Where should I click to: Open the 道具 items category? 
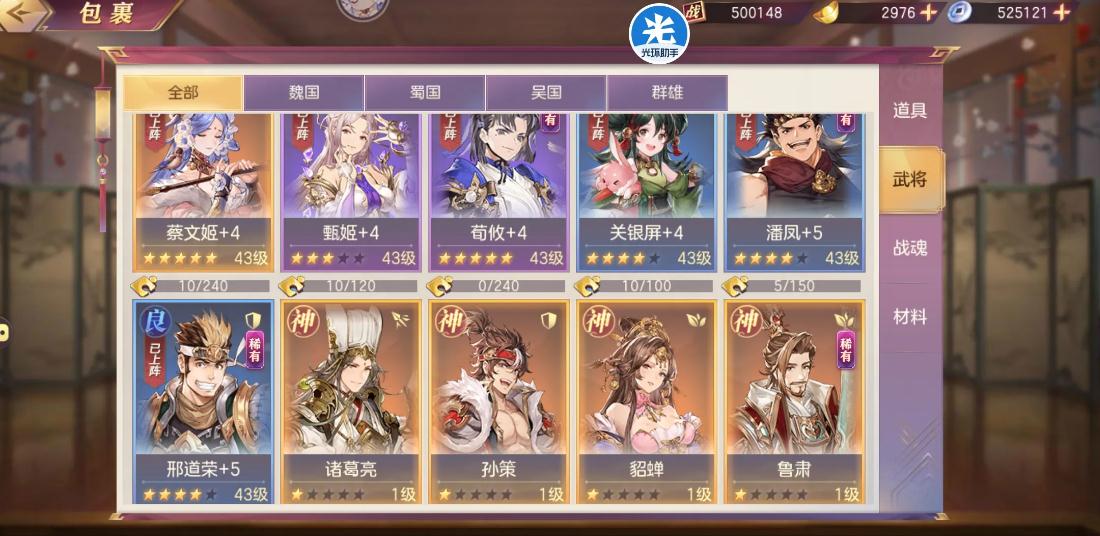[x=910, y=111]
